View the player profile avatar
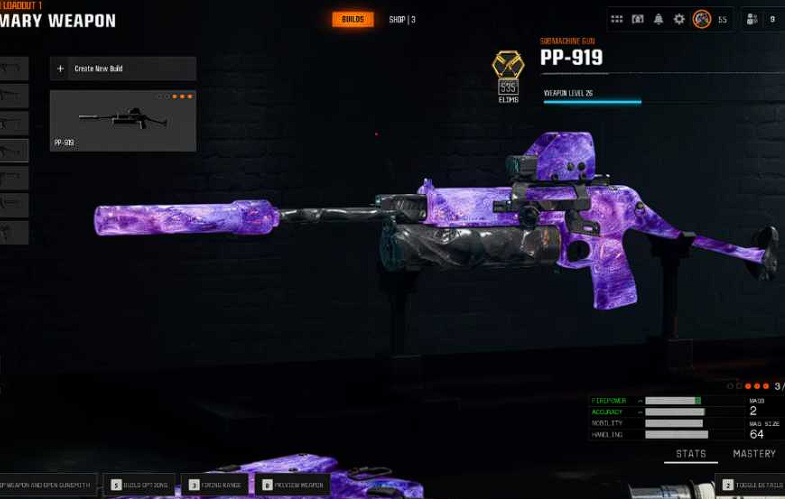This screenshot has width=785, height=499. [x=702, y=19]
